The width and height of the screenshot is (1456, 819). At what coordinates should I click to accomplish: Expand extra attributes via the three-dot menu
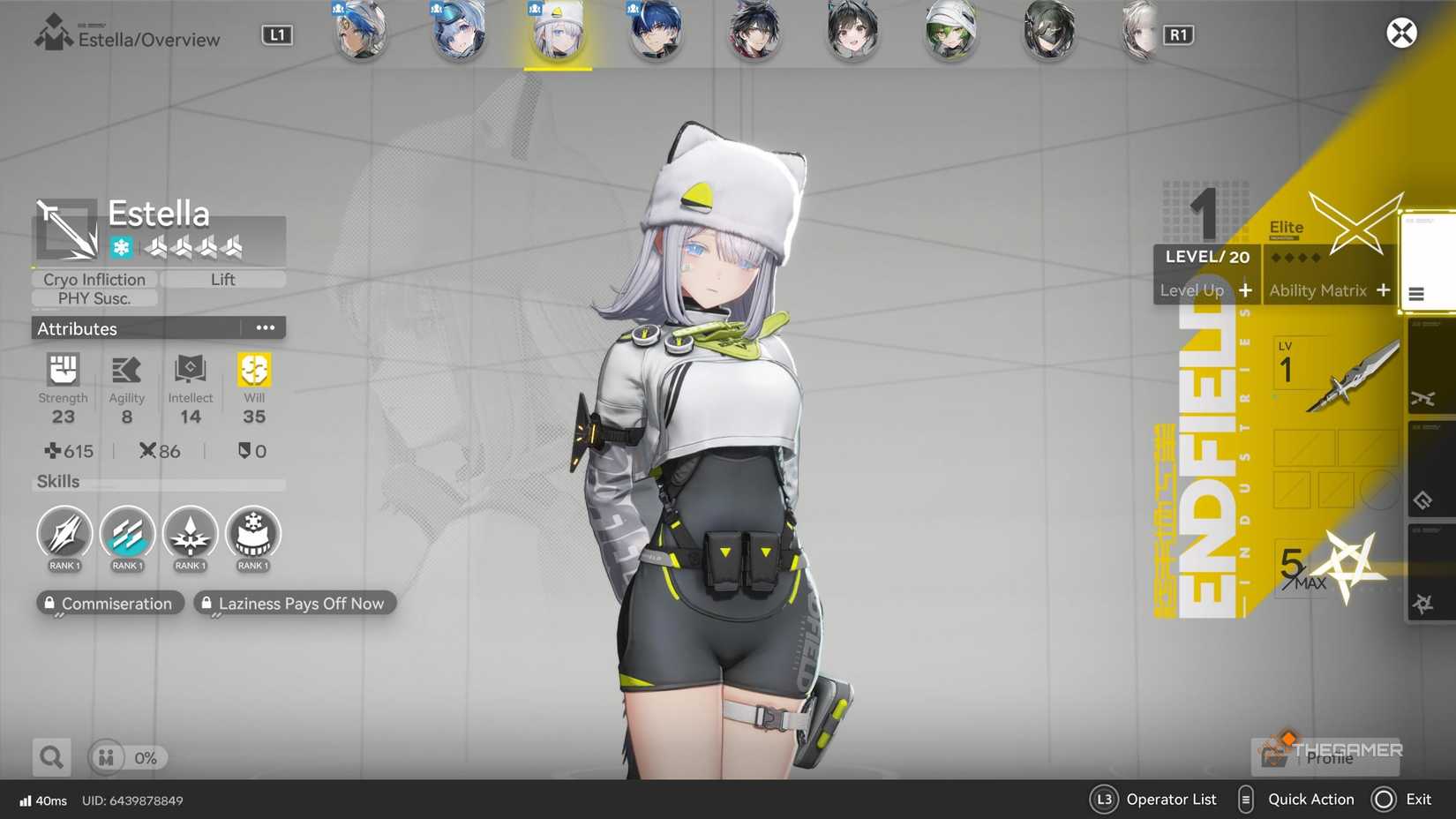(x=265, y=327)
